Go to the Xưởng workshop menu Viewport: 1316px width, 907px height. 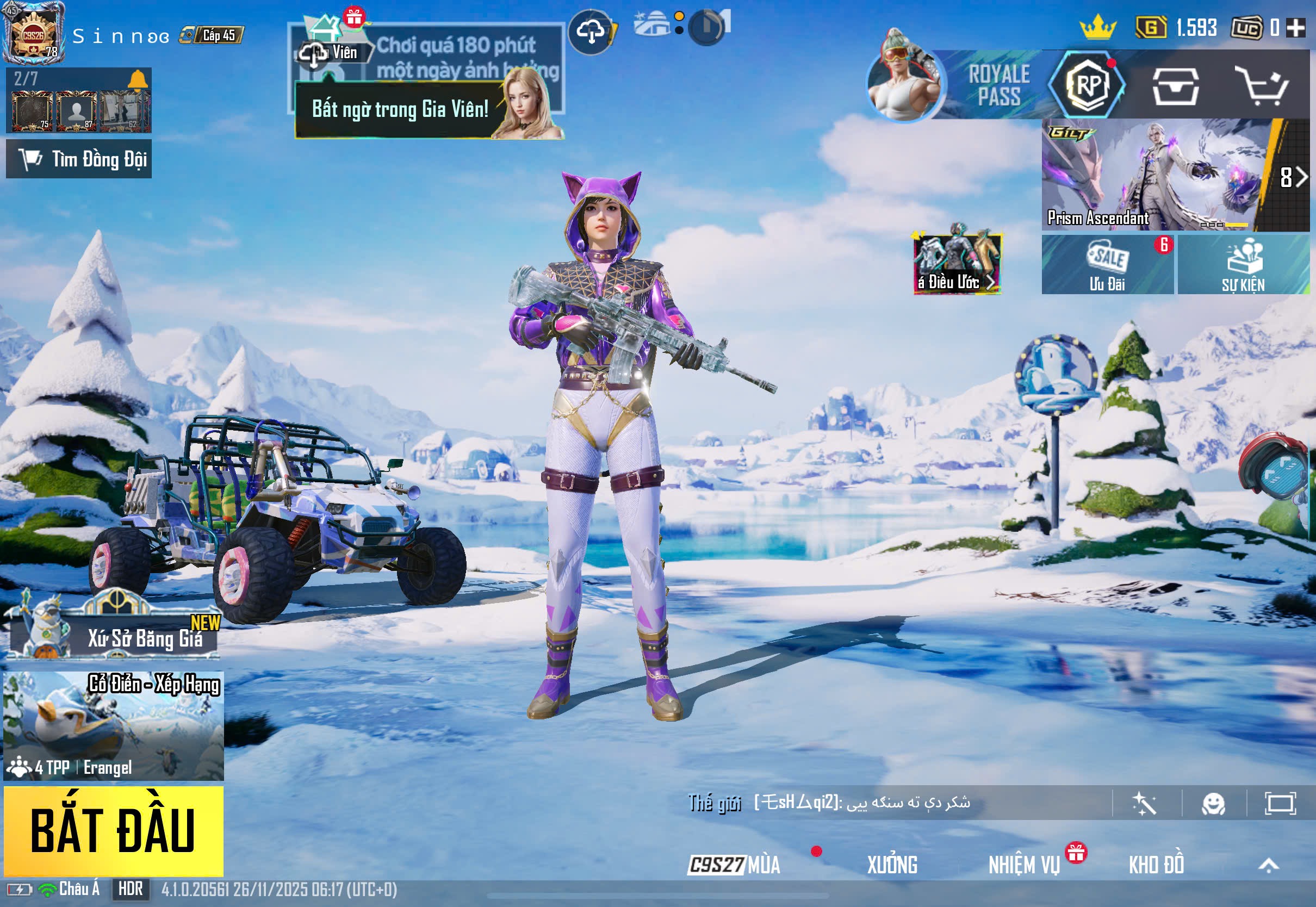891,865
